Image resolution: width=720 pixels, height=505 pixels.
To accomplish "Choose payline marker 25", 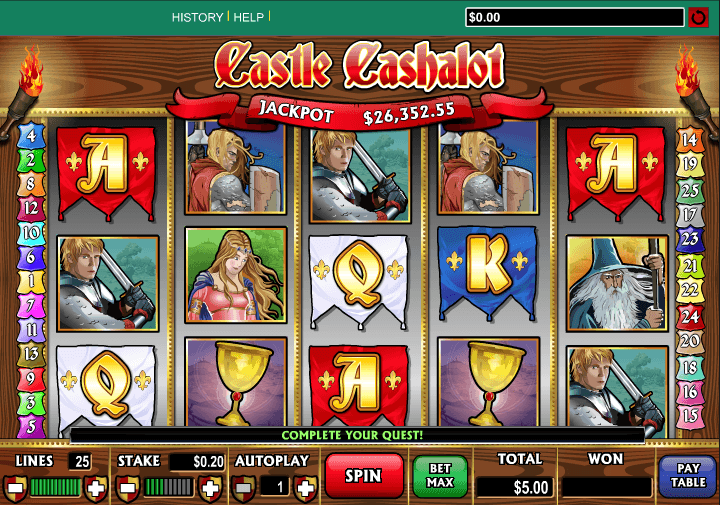I will point(689,190).
